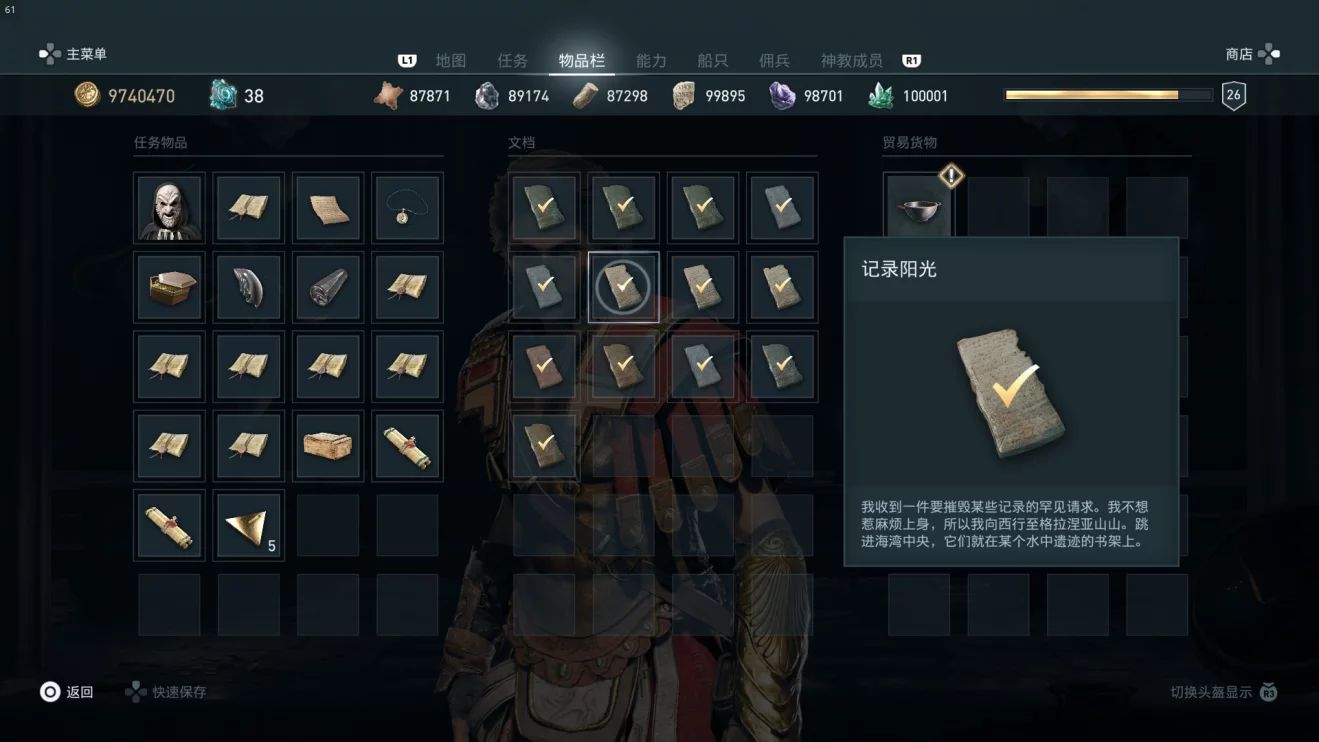The height and width of the screenshot is (742, 1319).
Task: Select the bowl trade goods item
Action: tap(917, 208)
